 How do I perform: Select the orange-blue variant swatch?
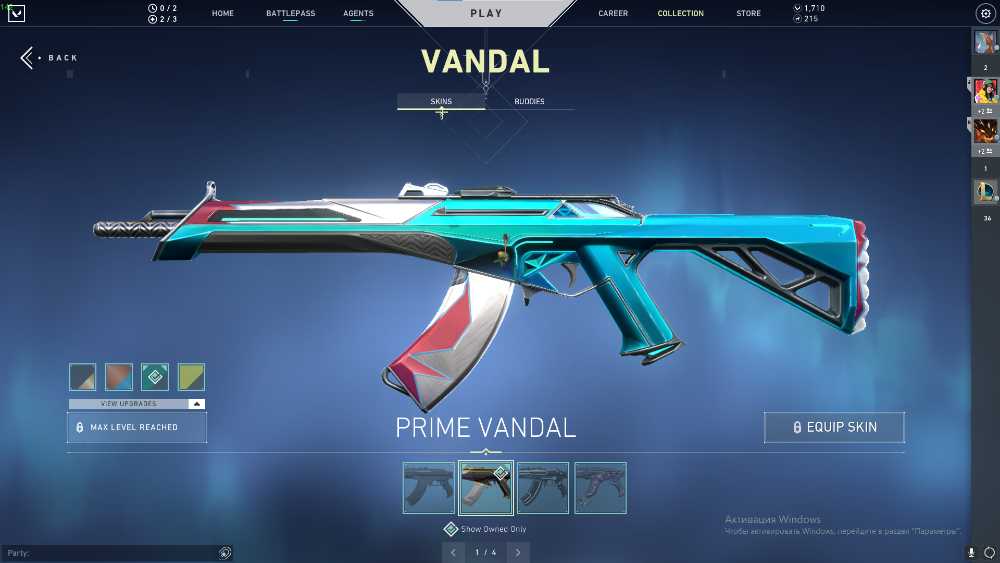point(119,377)
